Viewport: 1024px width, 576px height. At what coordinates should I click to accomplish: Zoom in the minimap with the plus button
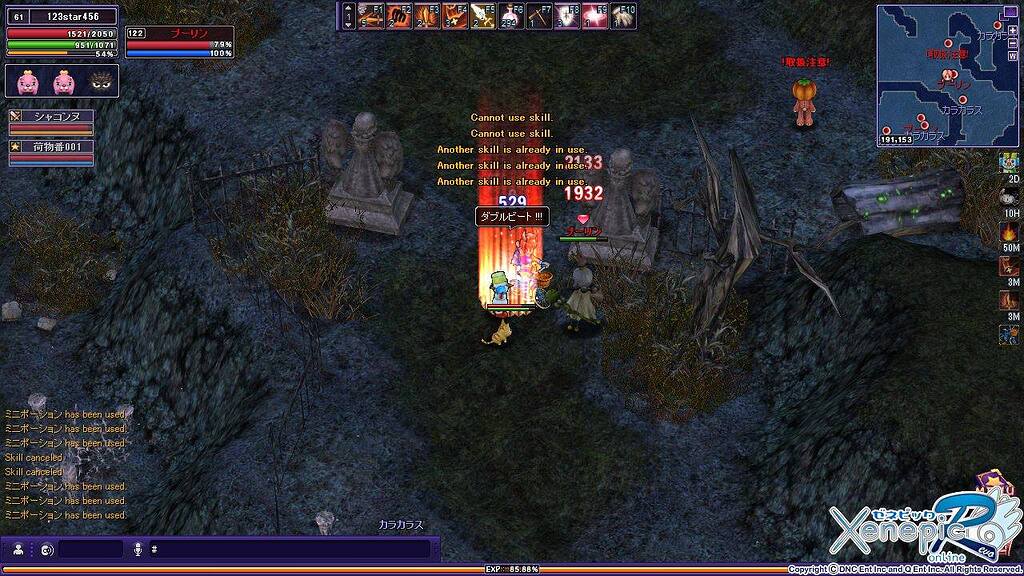(x=1014, y=30)
